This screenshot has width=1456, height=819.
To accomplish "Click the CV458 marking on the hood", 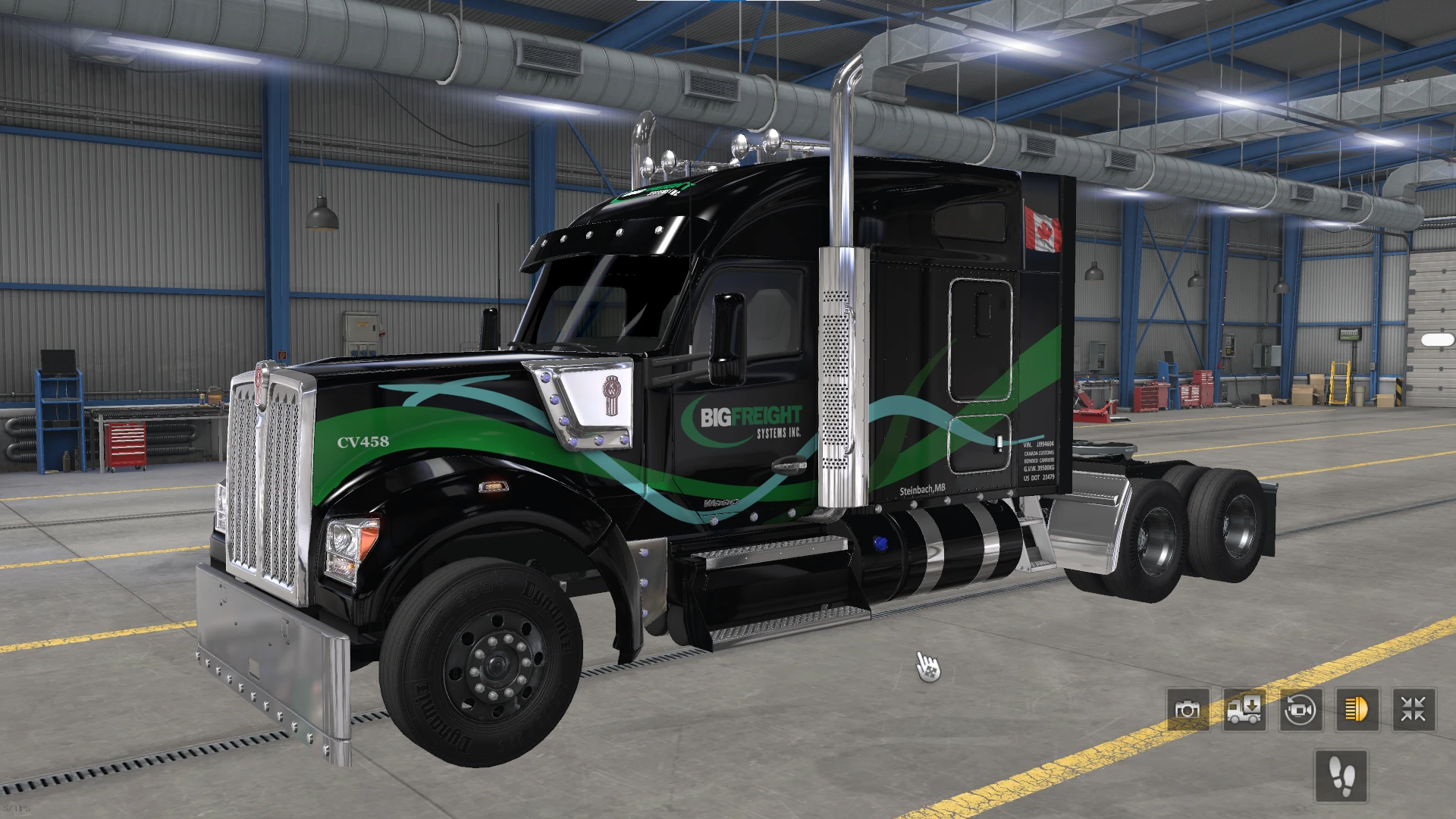I will click(x=362, y=442).
